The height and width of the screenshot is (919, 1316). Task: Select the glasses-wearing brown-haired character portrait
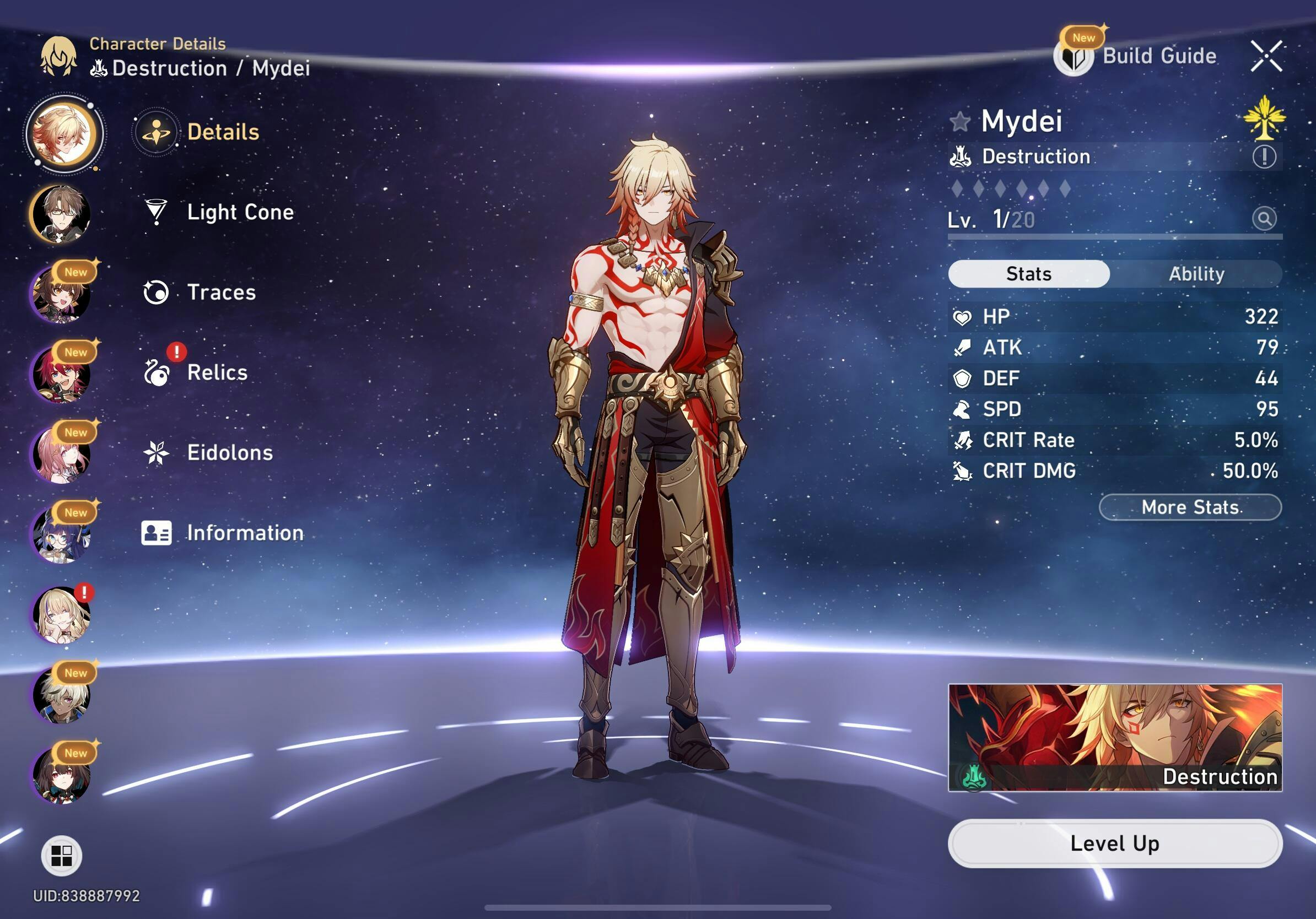tap(61, 214)
